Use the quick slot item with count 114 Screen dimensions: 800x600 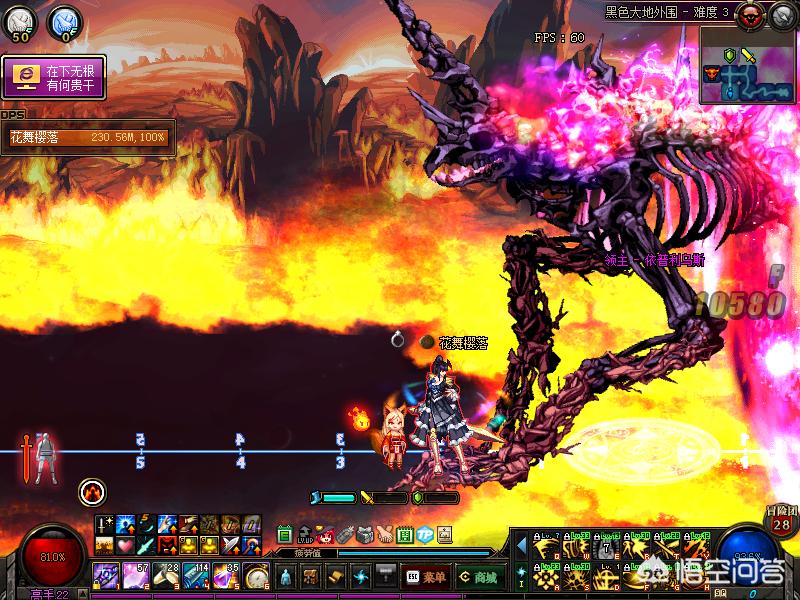tap(197, 576)
